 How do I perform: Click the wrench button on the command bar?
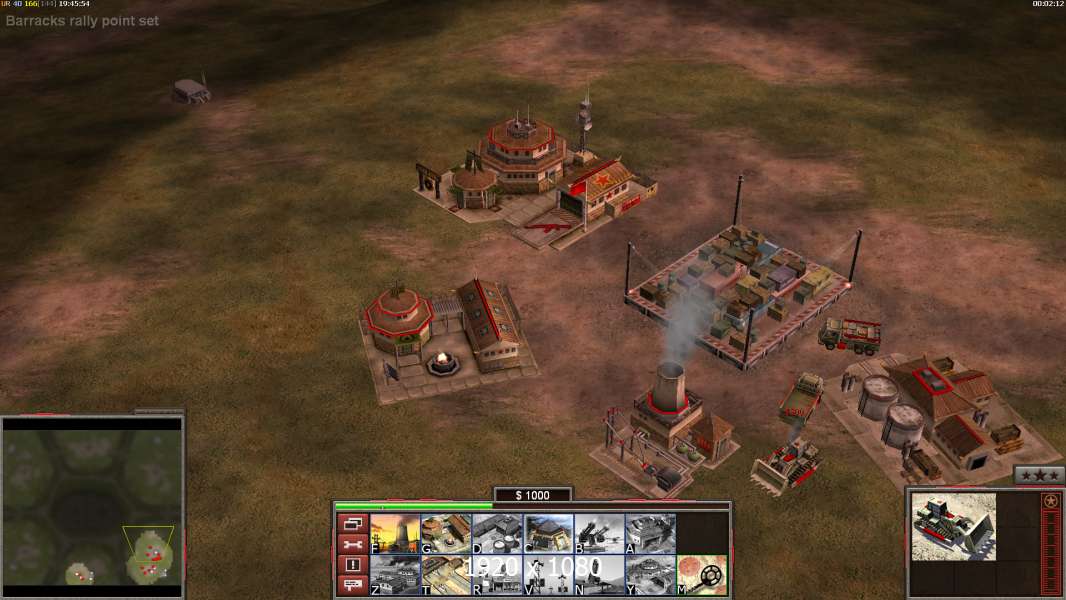pyautogui.click(x=352, y=544)
